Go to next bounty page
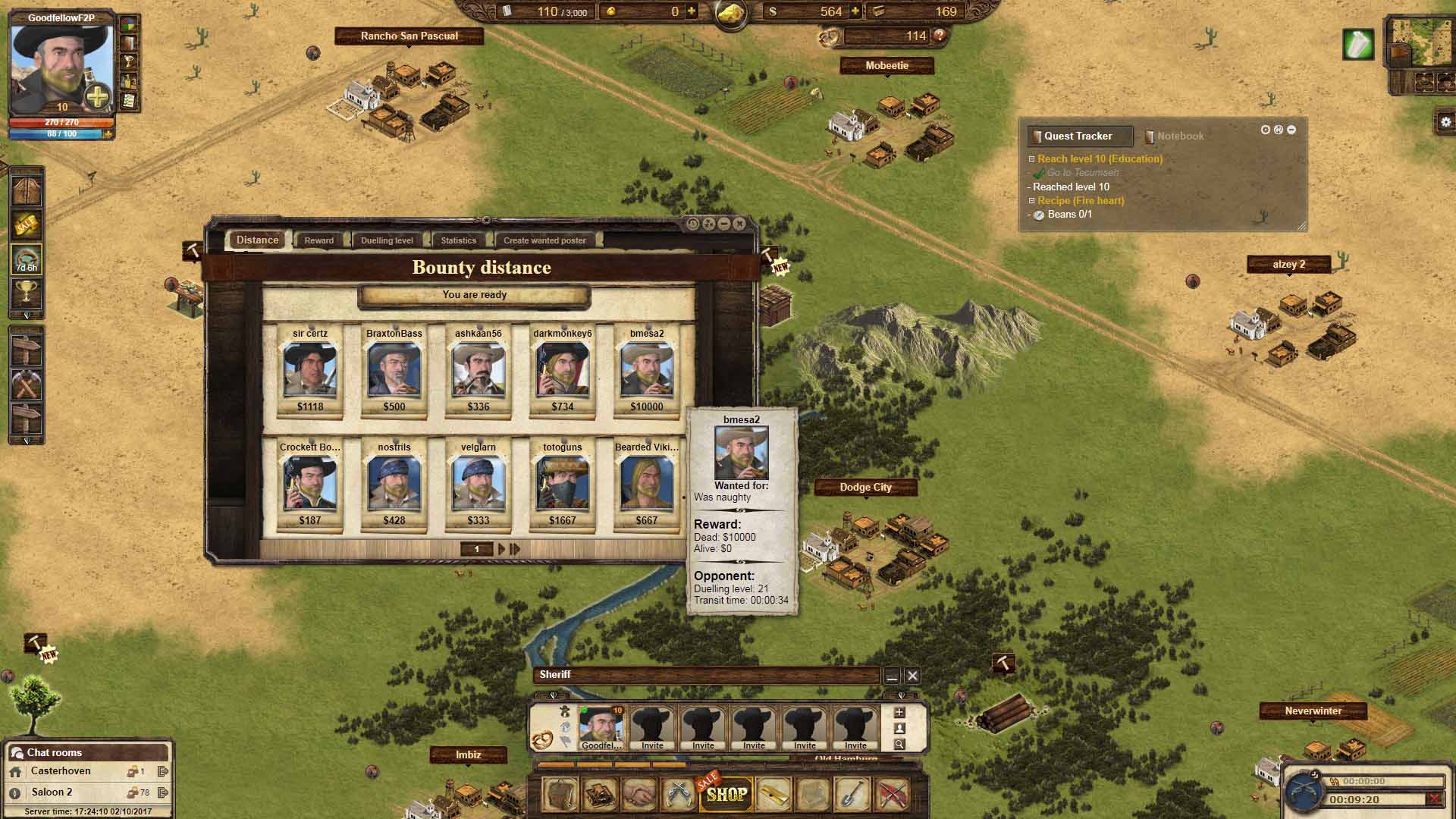1456x819 pixels. point(501,549)
